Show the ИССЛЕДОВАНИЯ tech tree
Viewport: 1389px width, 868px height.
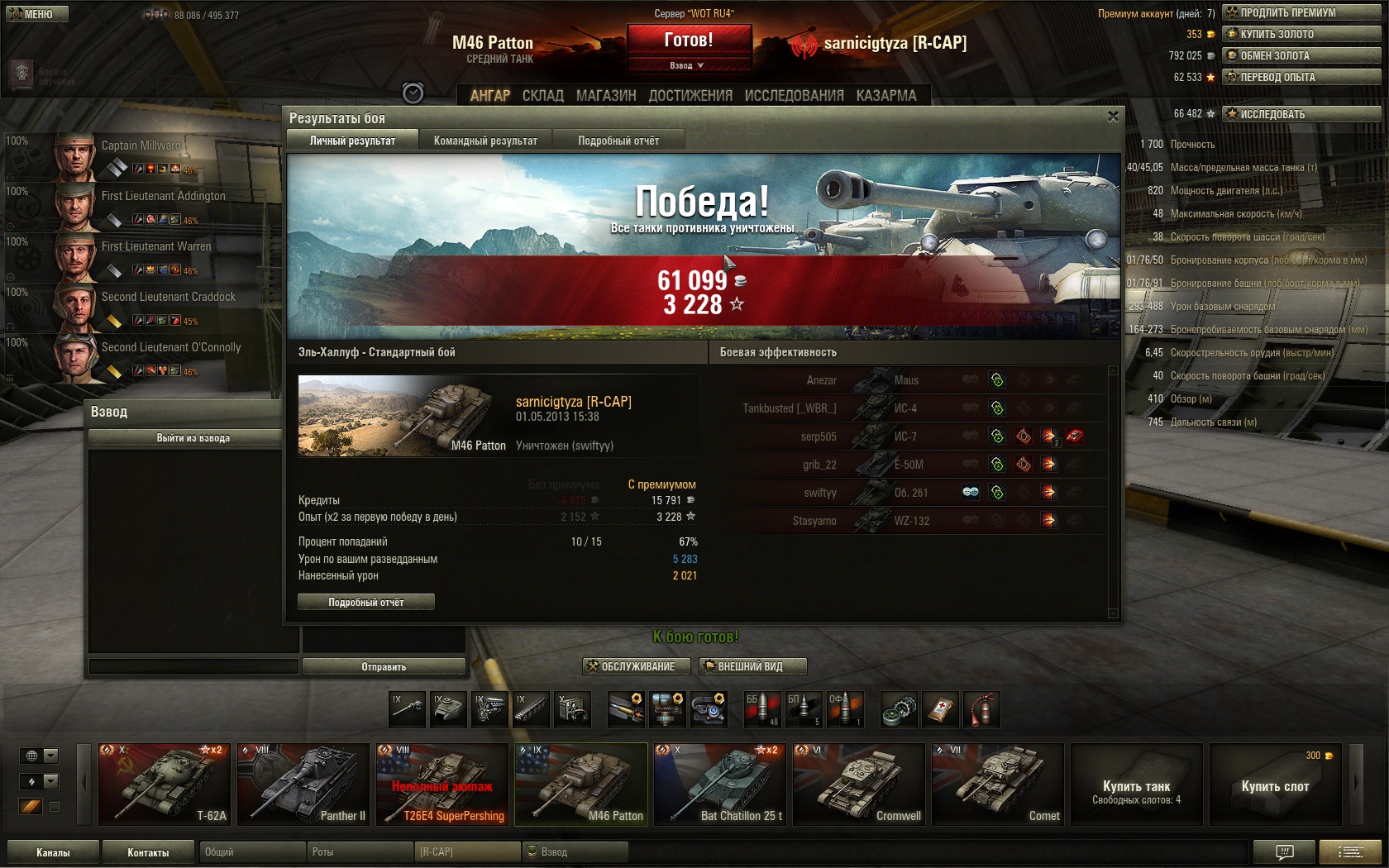point(794,96)
